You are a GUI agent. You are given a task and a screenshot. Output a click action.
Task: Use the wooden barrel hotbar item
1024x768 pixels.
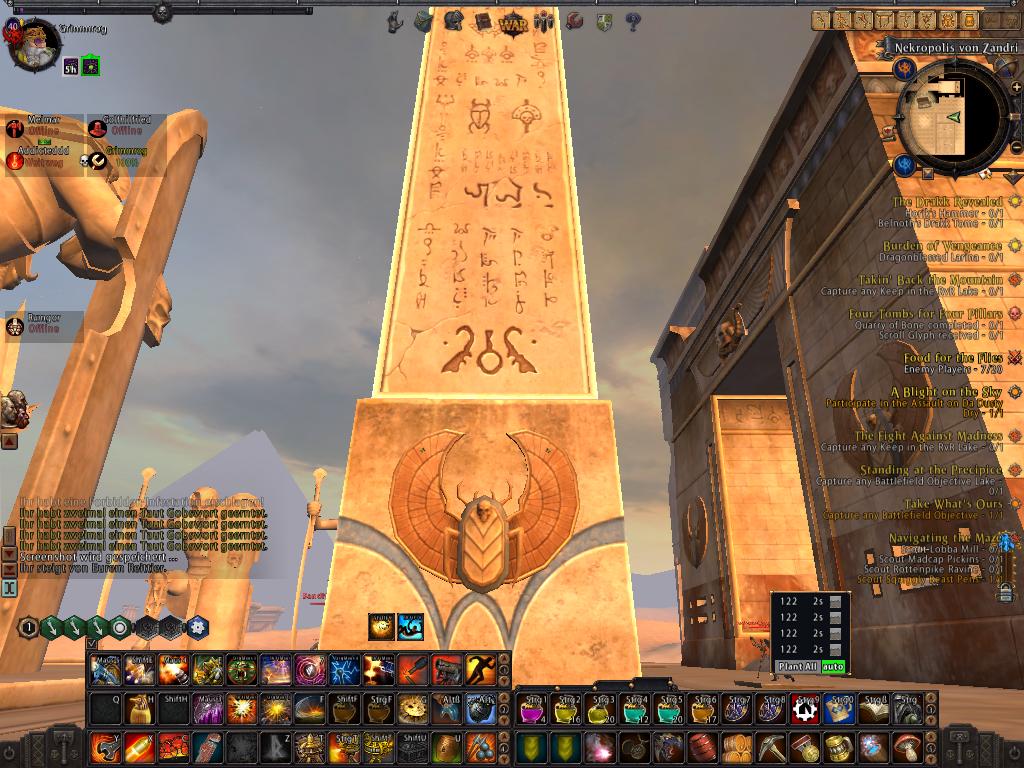point(702,747)
